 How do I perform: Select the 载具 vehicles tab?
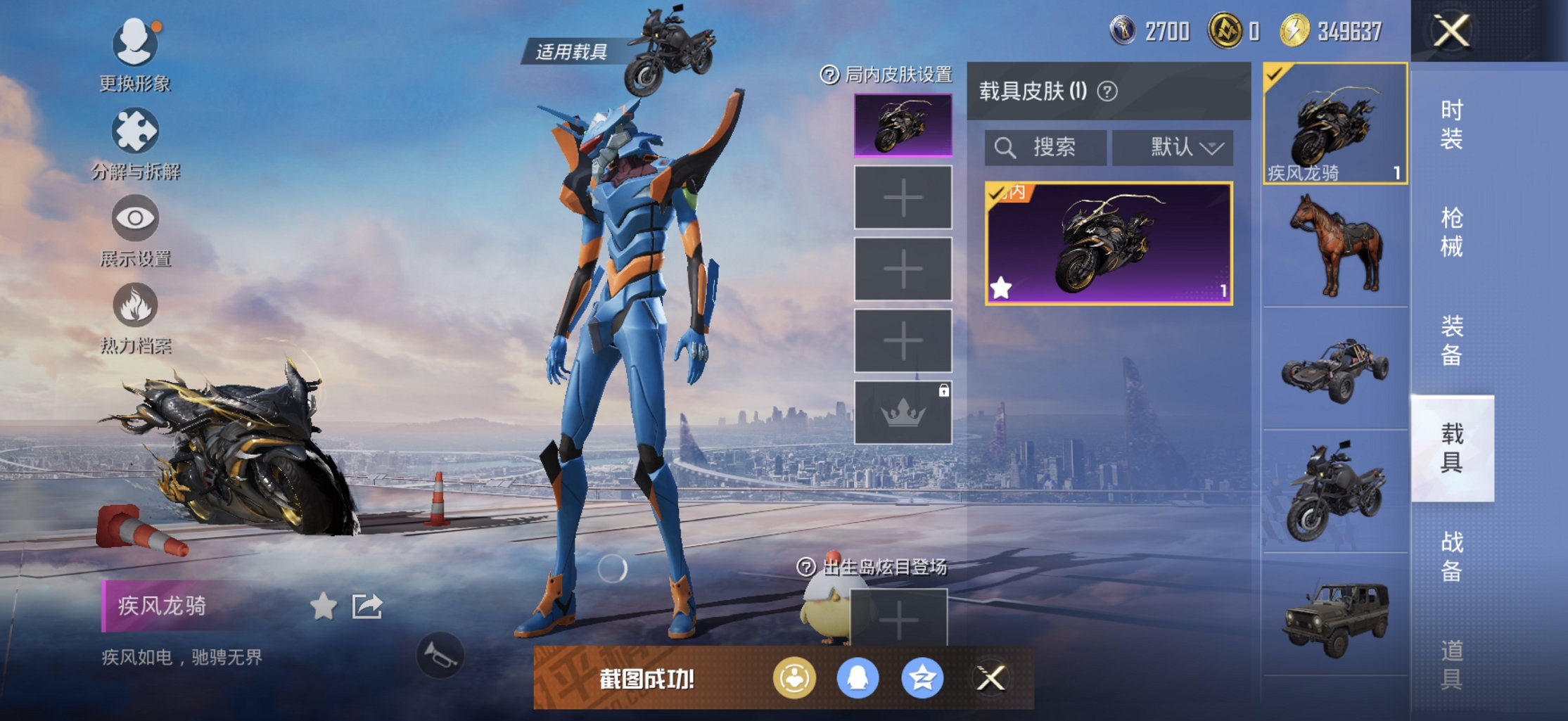[x=1452, y=448]
